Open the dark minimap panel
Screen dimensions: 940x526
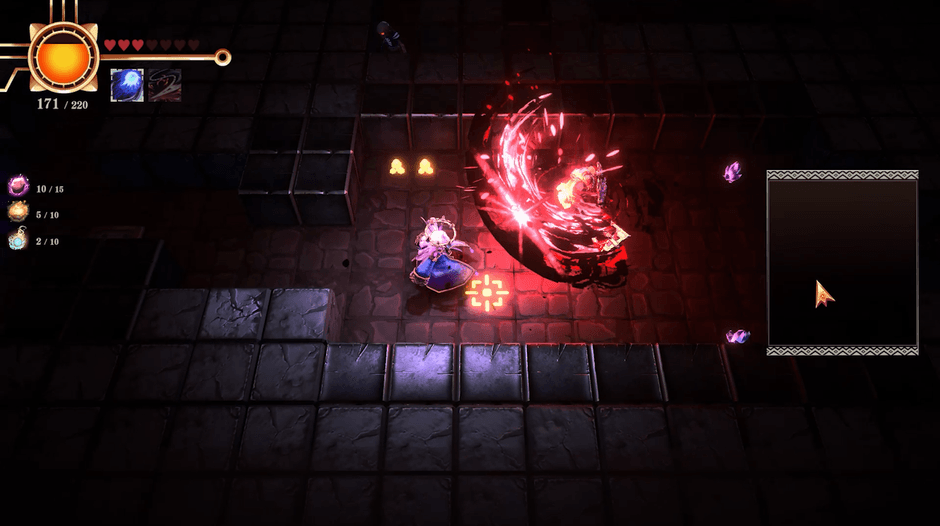(x=842, y=263)
